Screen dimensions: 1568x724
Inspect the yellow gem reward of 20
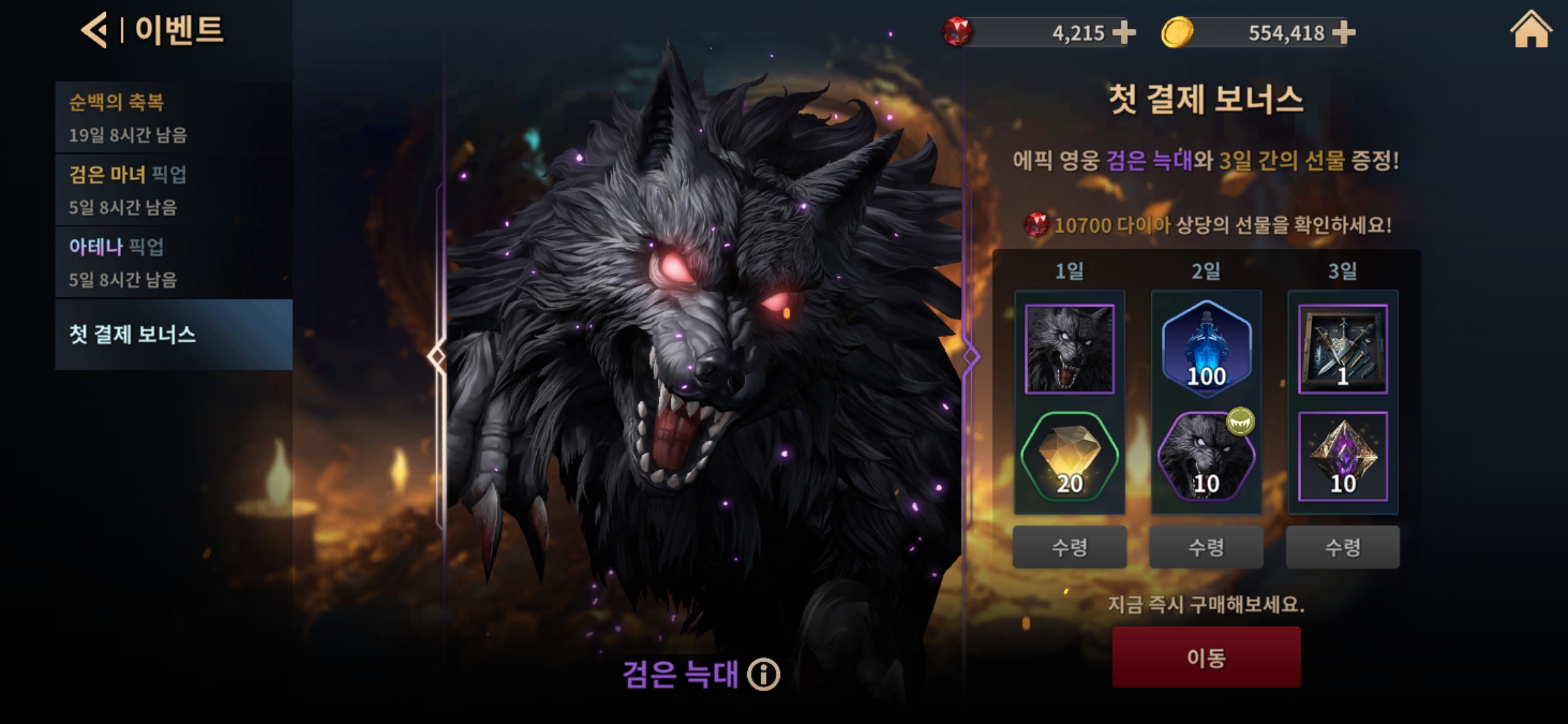1069,457
